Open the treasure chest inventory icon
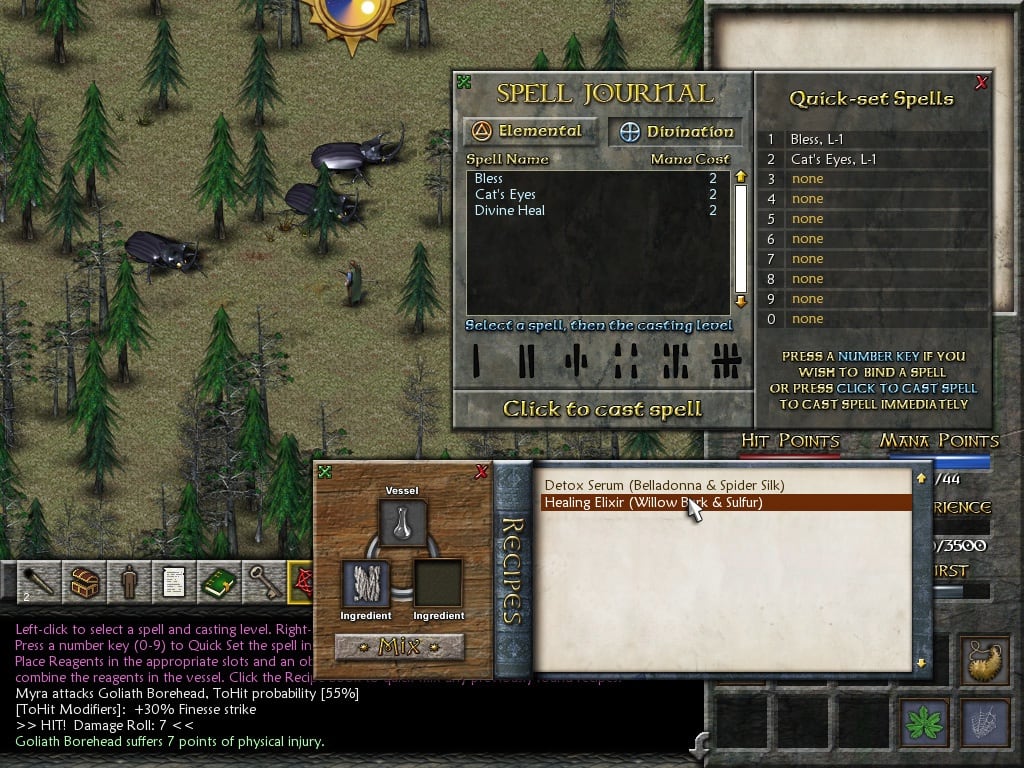The height and width of the screenshot is (768, 1024). 83,582
